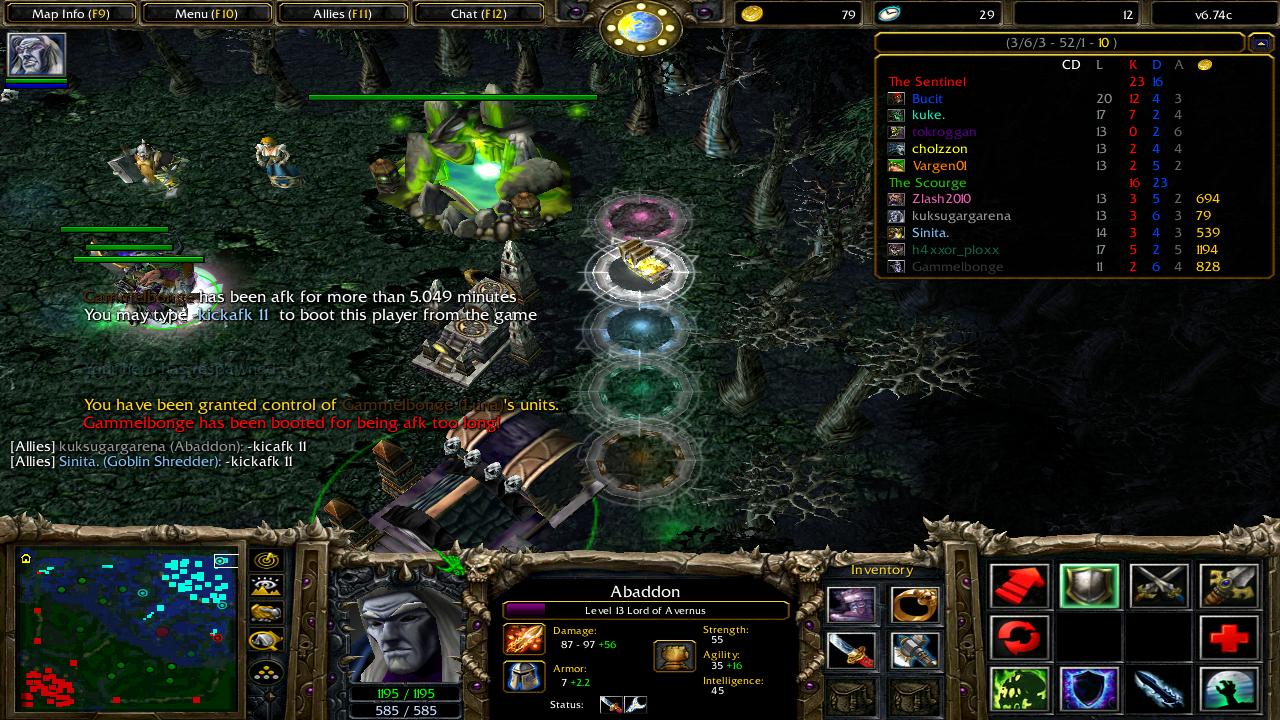Cast the purple Aphotic Shield ability
The width and height of the screenshot is (1280, 720).
click(1089, 689)
